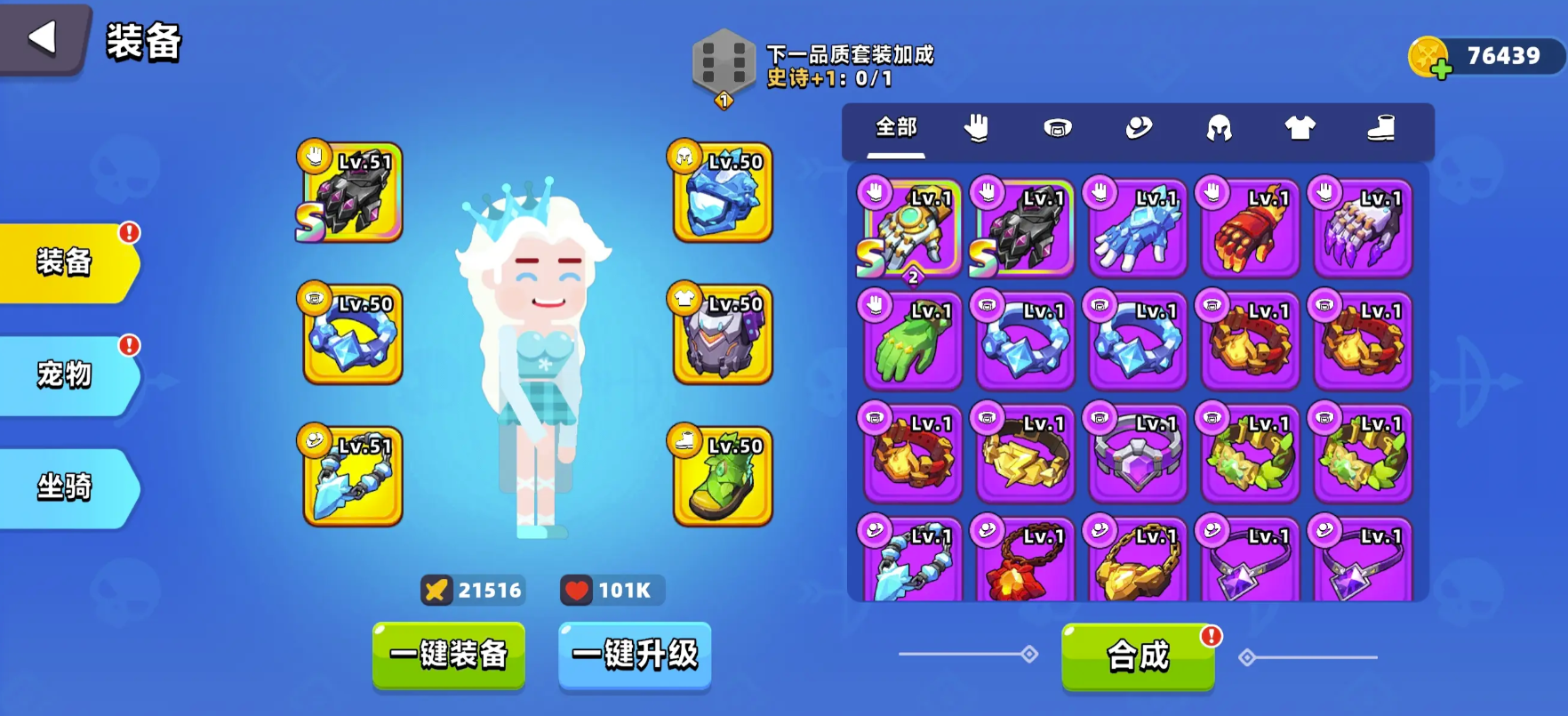Select the bracelet category filter icon
The height and width of the screenshot is (716, 1568).
(x=1058, y=130)
